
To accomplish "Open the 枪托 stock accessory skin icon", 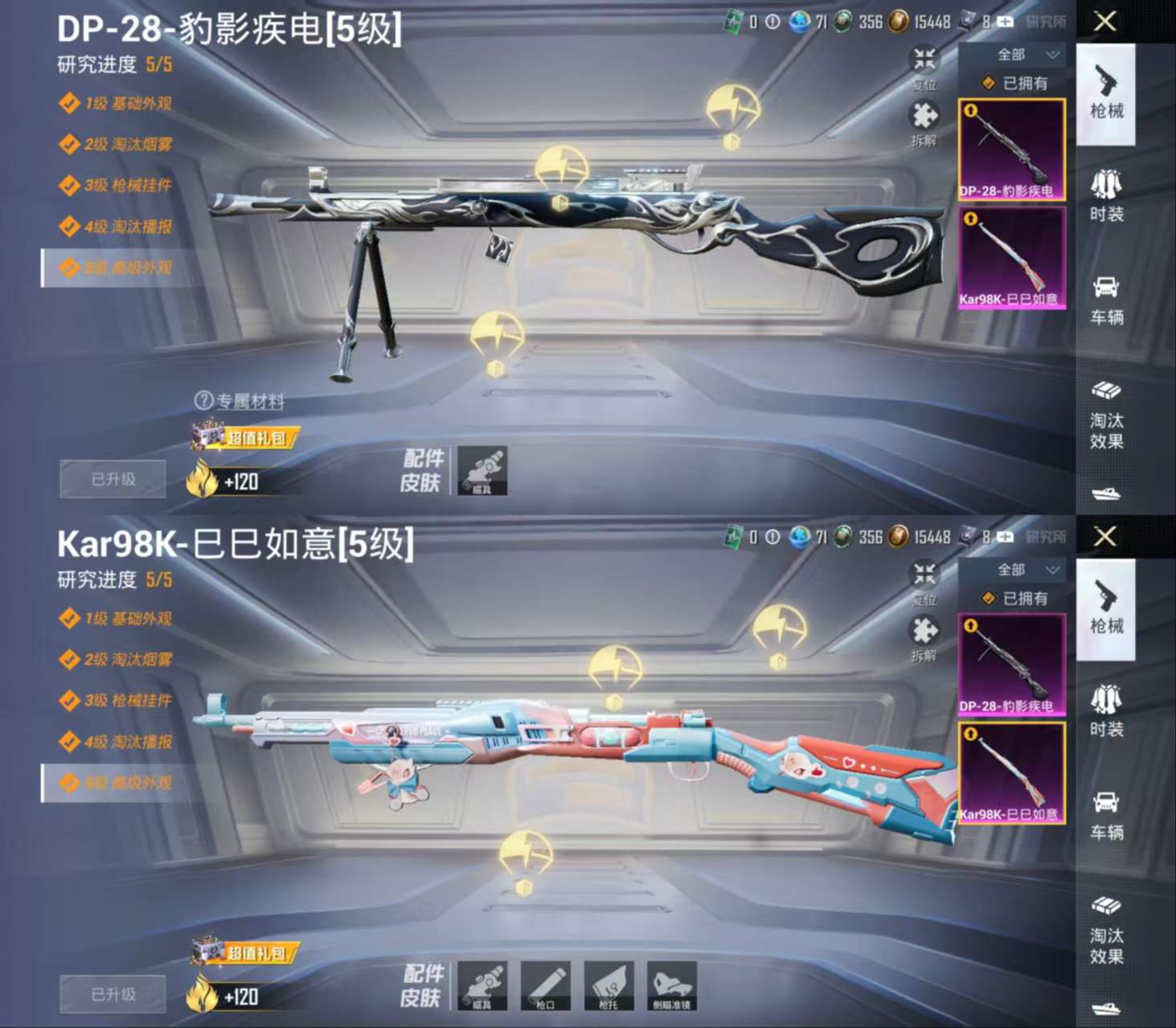I will (x=609, y=986).
